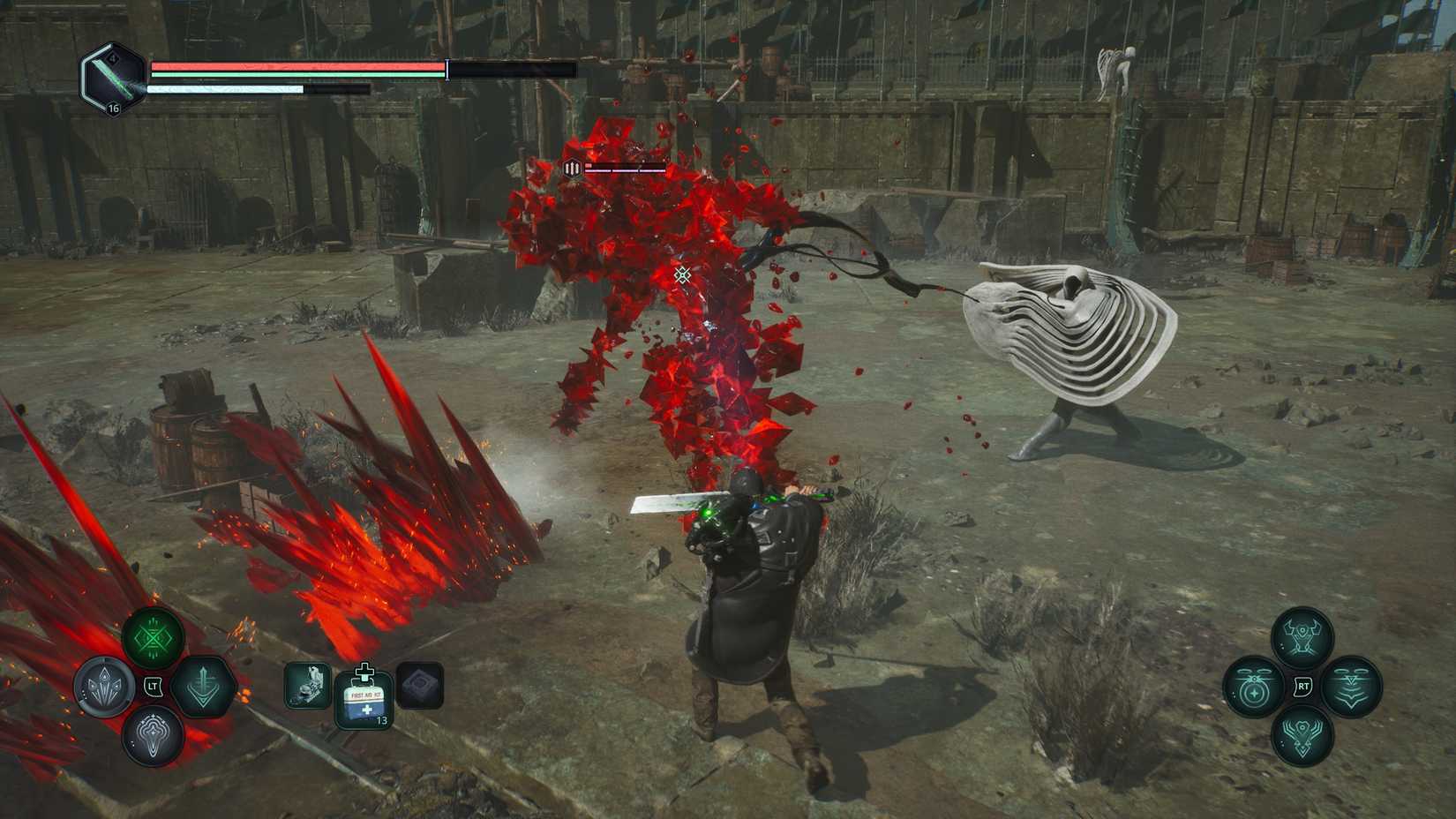Click the player health bar at top left
Viewport: 1456px width, 819px height.
coord(291,65)
